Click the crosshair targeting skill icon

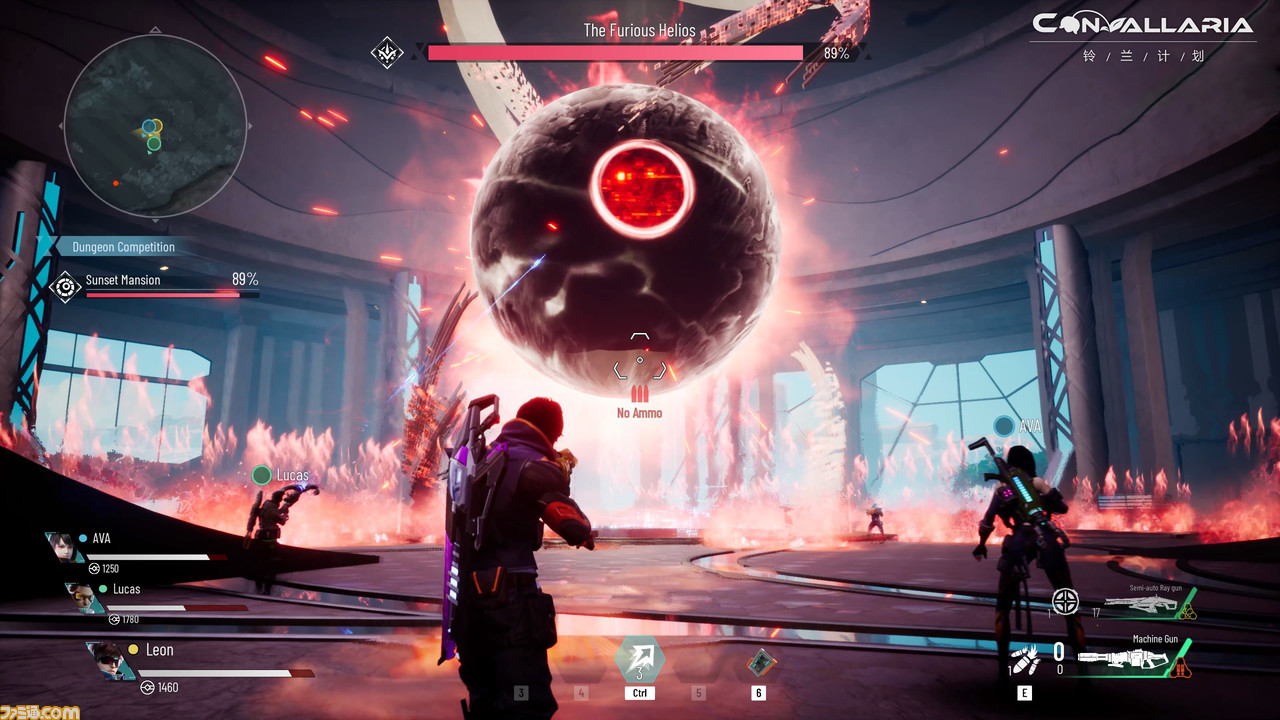(x=1065, y=601)
